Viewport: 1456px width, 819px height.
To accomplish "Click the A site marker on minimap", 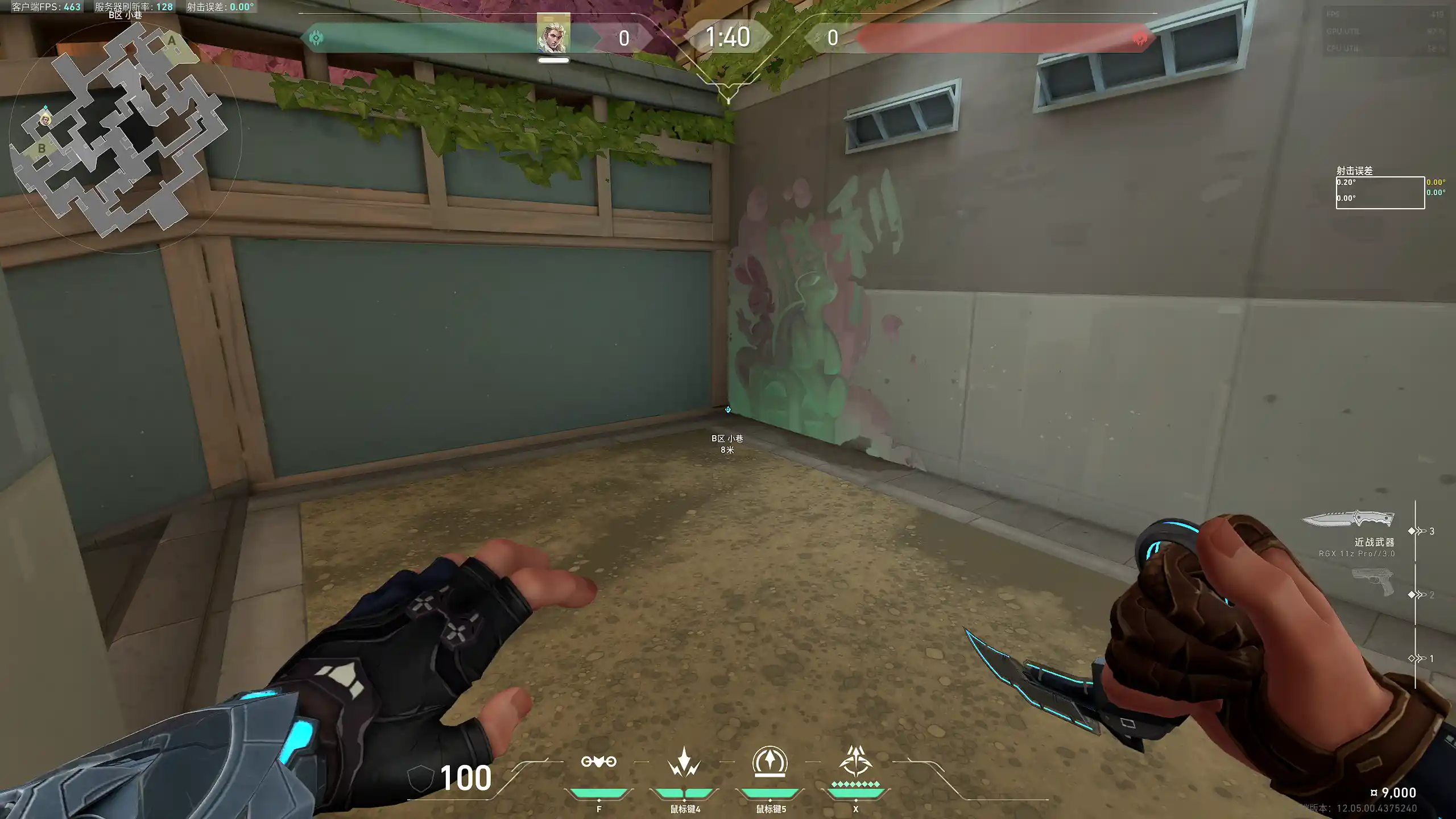I will pos(171,41).
